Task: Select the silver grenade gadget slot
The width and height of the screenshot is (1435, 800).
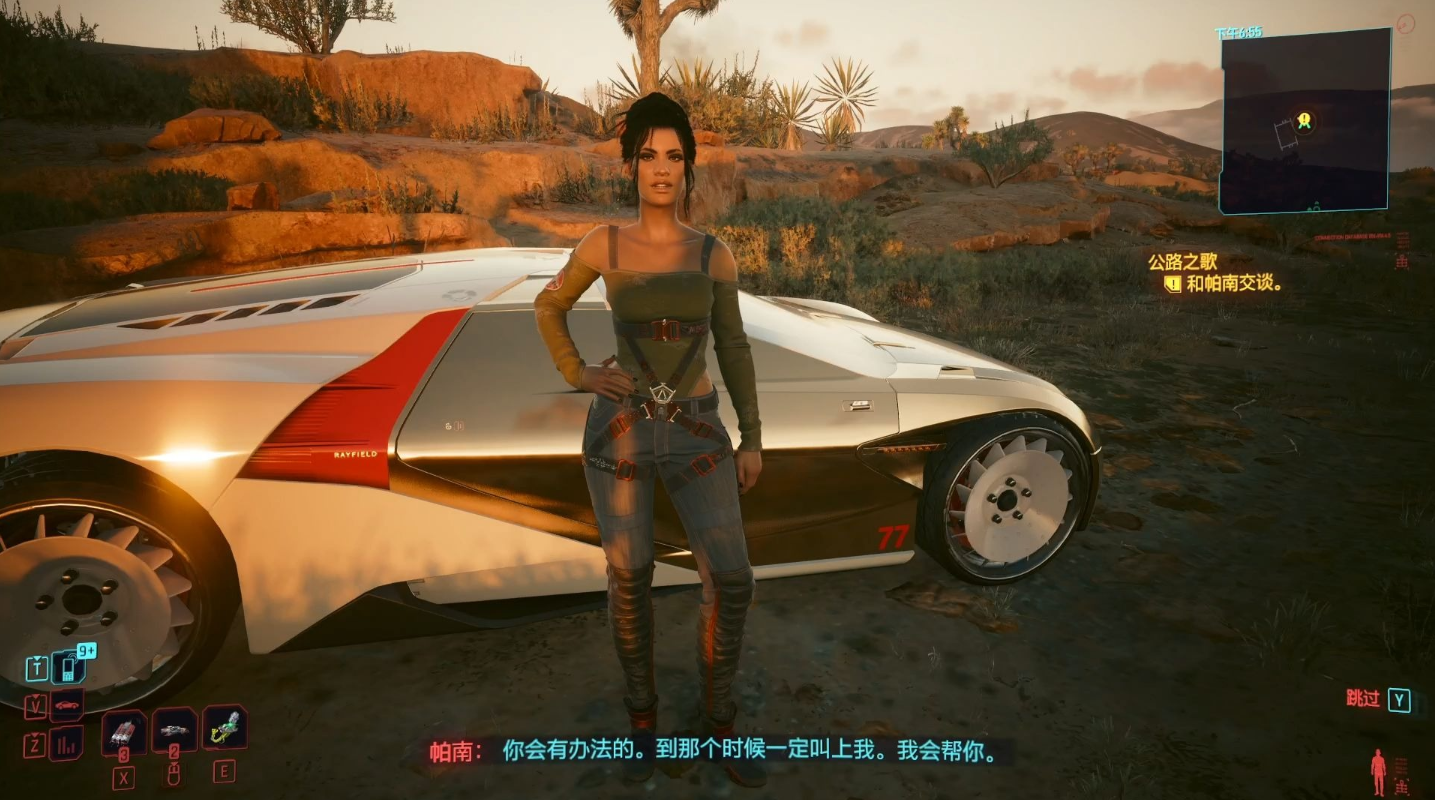Action: 173,731
